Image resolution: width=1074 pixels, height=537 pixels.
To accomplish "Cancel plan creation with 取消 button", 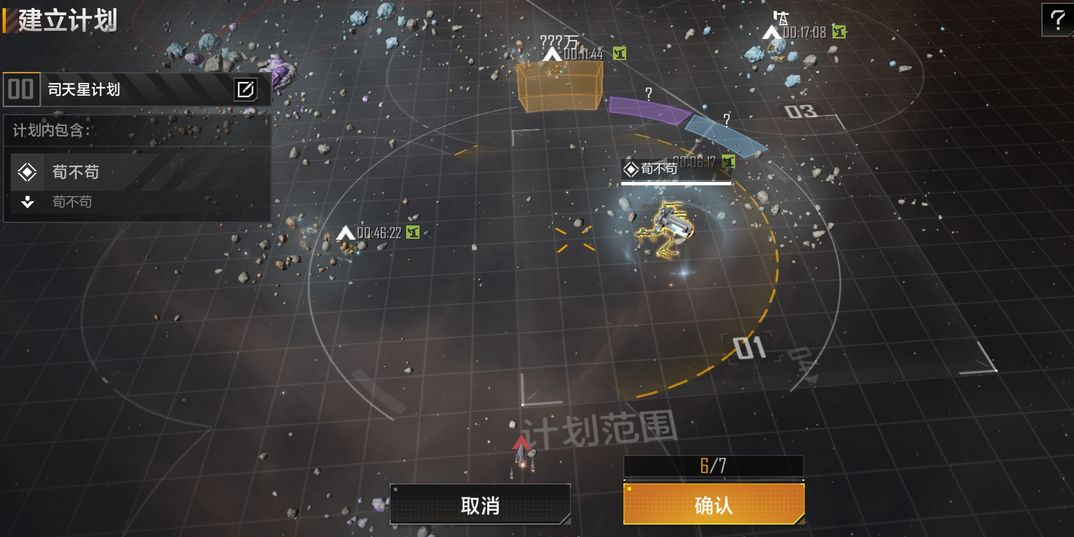I will (x=480, y=505).
